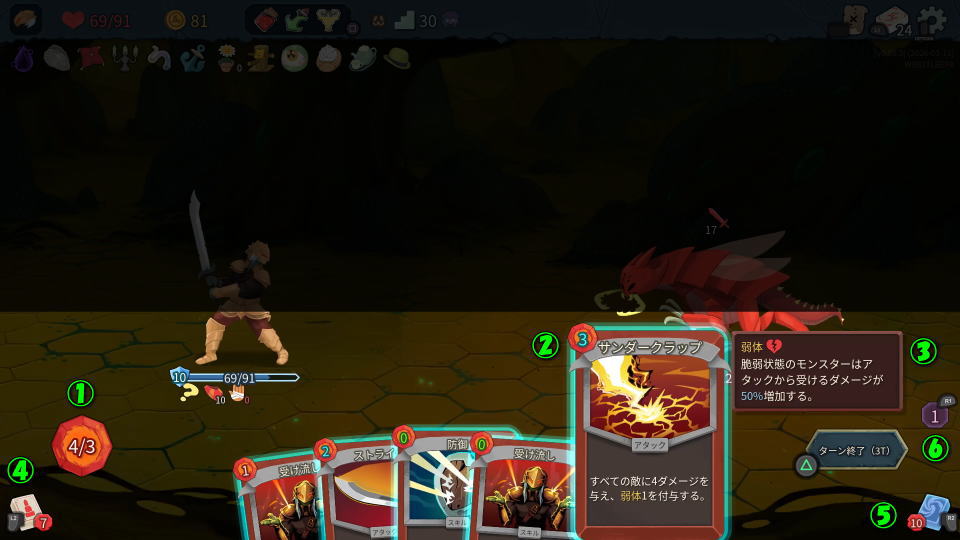Viewport: 960px width, 540px height.
Task: Use the red potion
Action: [266, 20]
